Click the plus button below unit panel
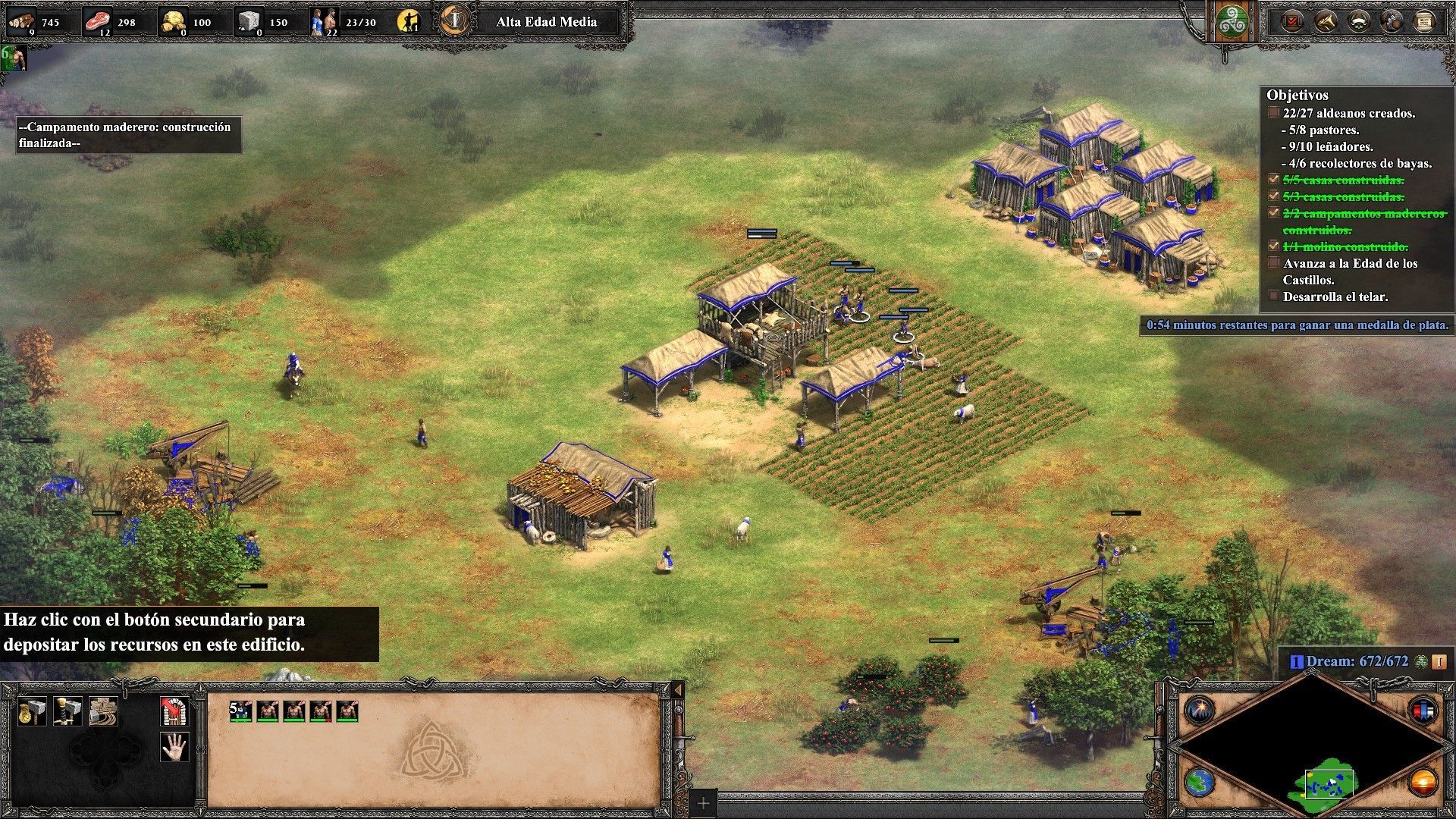This screenshot has width=1456, height=819. [x=703, y=803]
